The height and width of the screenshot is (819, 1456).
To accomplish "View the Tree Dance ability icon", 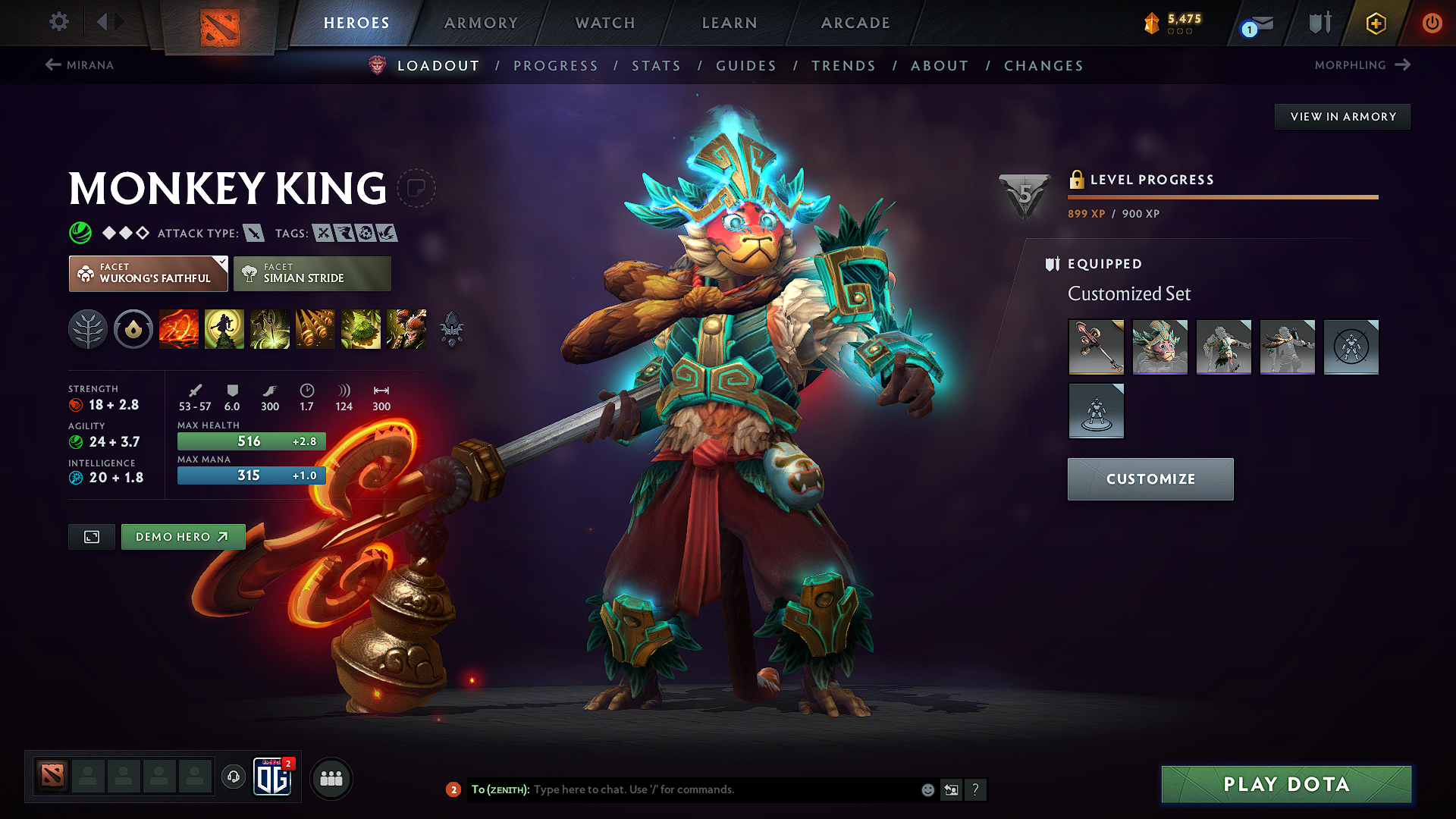I will 224,329.
